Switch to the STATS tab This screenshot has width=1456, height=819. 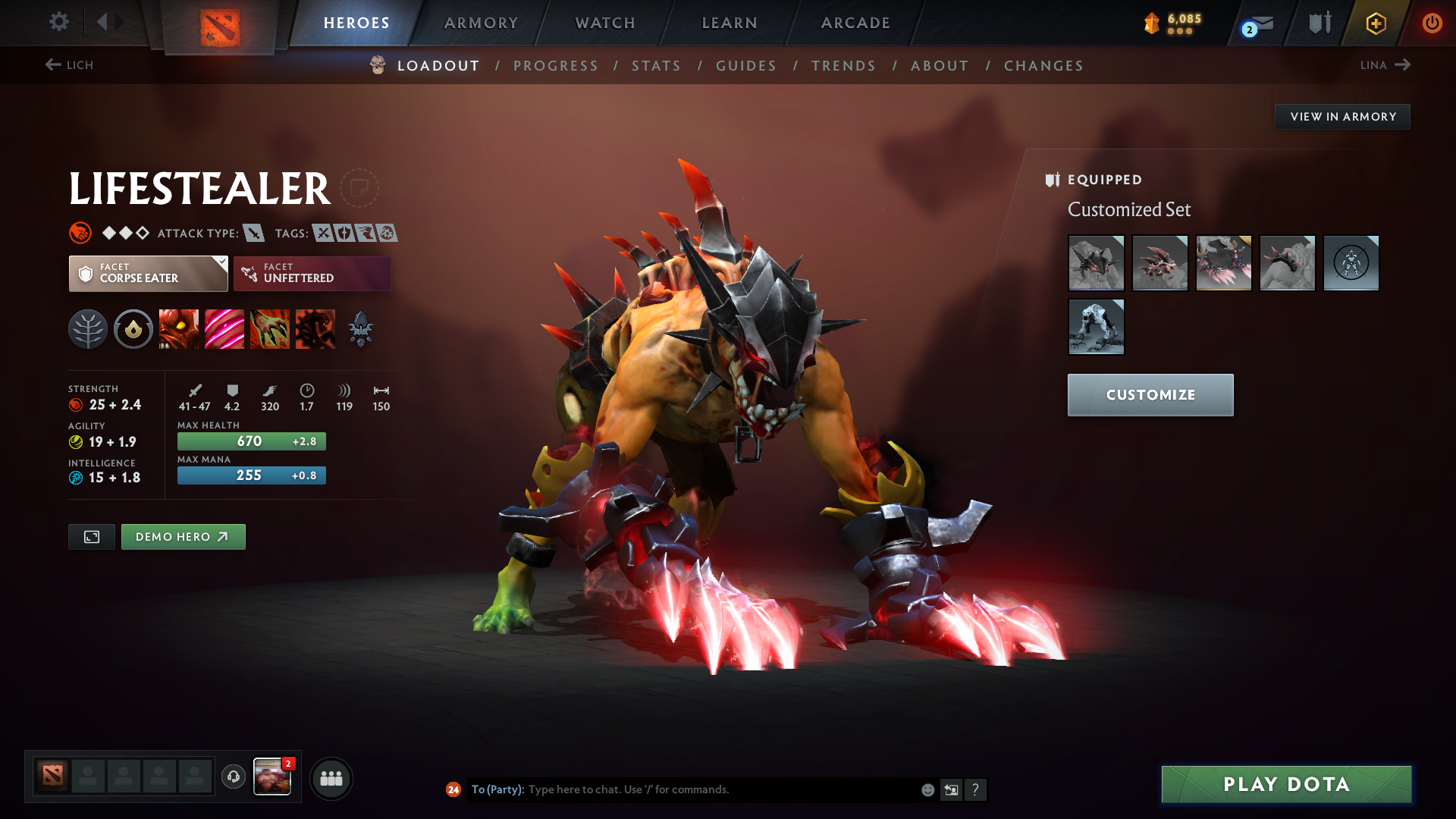pyautogui.click(x=656, y=66)
